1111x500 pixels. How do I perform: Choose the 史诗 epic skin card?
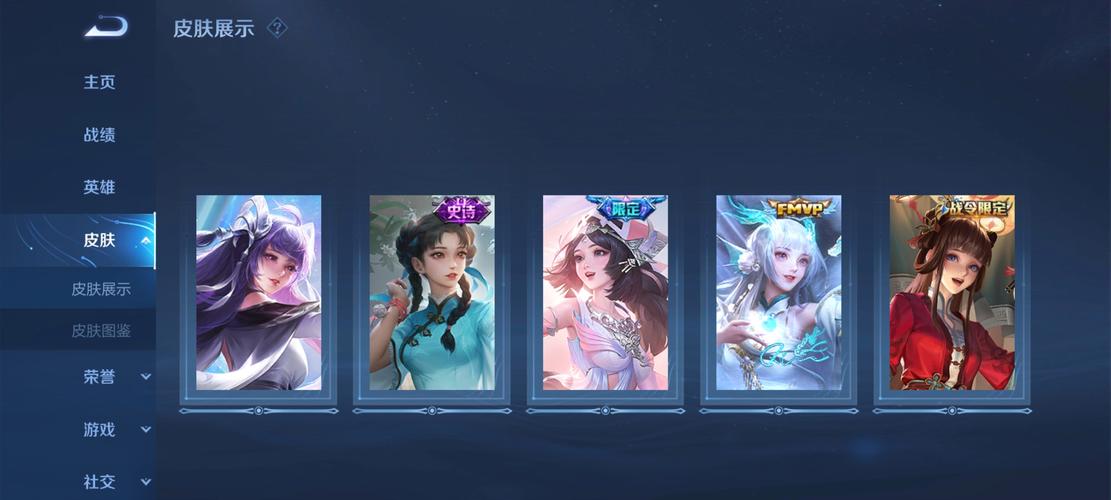(432, 293)
